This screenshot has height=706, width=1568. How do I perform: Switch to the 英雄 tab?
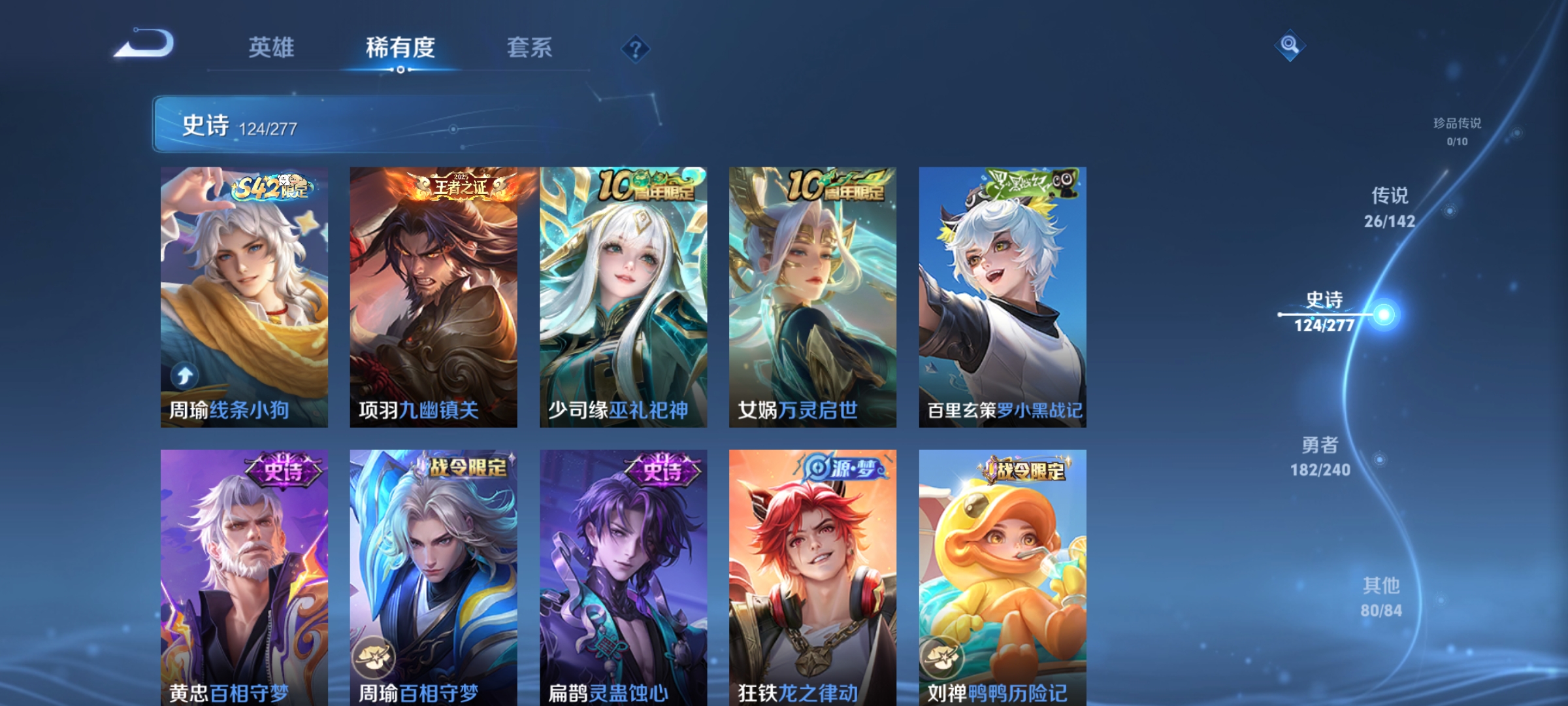click(273, 46)
